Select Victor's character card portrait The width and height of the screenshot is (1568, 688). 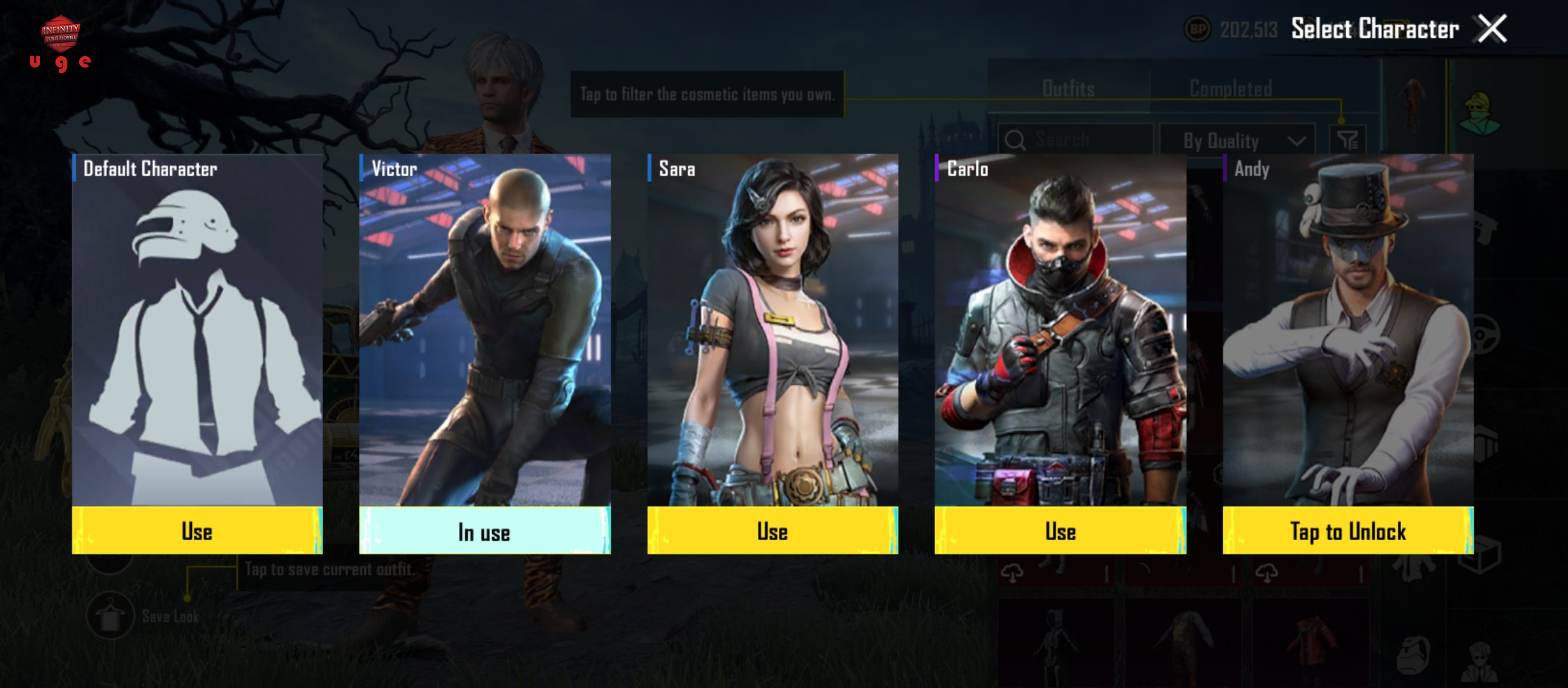point(484,331)
